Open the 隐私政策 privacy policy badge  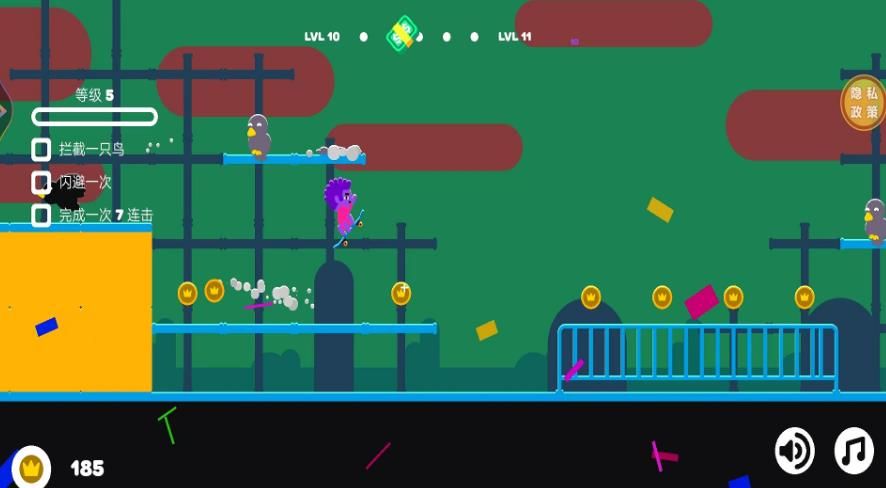(x=863, y=102)
